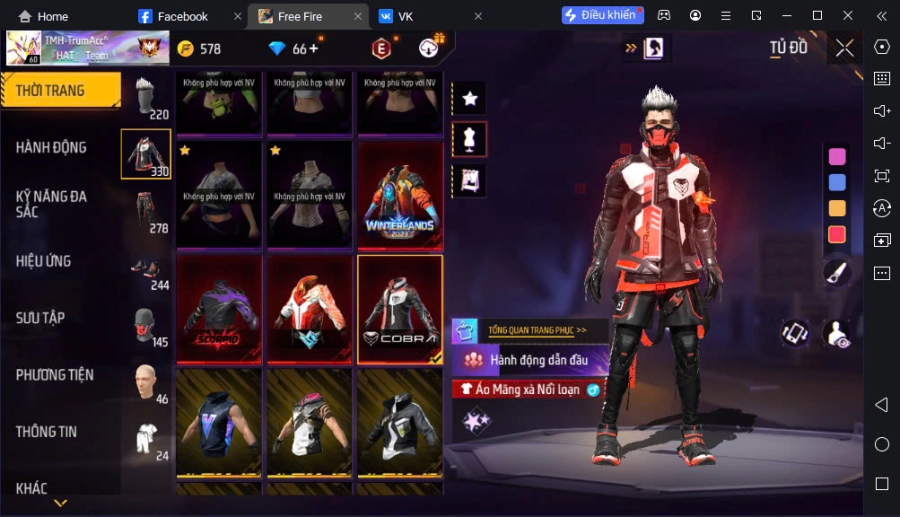Select the Cobra jacket outfit

[399, 309]
